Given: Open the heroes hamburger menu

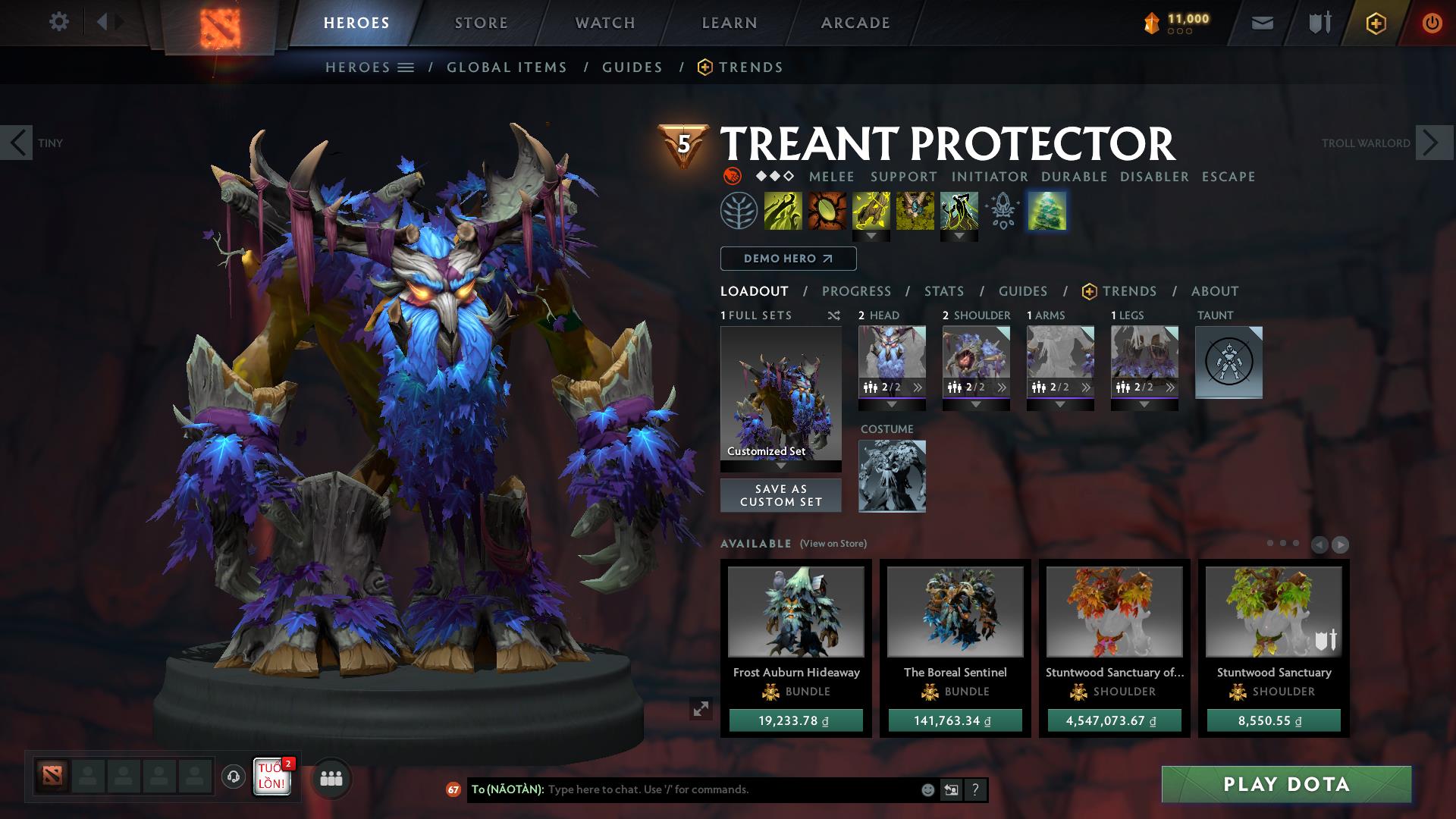Looking at the screenshot, I should coord(406,67).
